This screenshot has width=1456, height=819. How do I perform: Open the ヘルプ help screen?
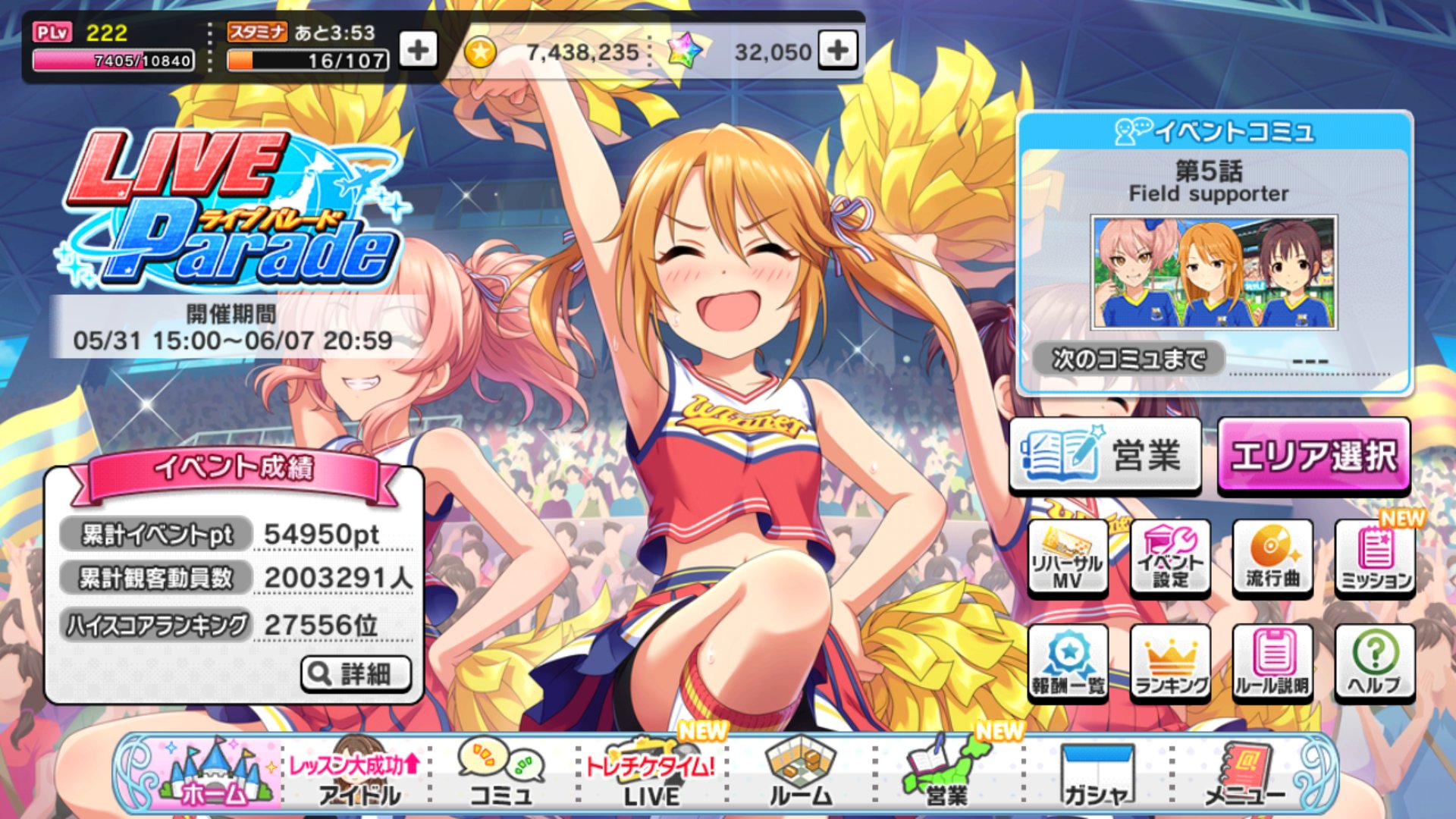click(1376, 664)
